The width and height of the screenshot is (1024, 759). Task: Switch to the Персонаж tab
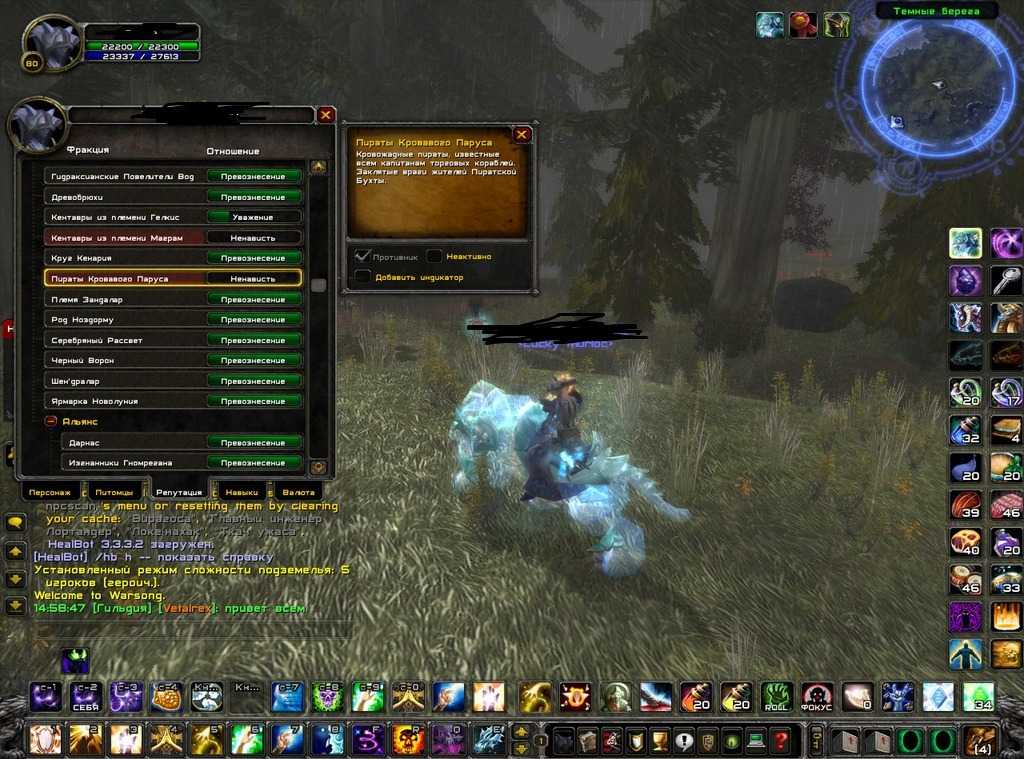[50, 492]
